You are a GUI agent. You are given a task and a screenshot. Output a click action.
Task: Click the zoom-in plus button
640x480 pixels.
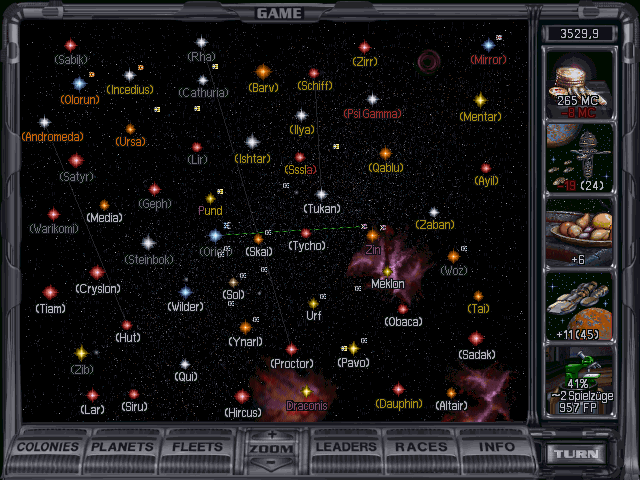272,436
